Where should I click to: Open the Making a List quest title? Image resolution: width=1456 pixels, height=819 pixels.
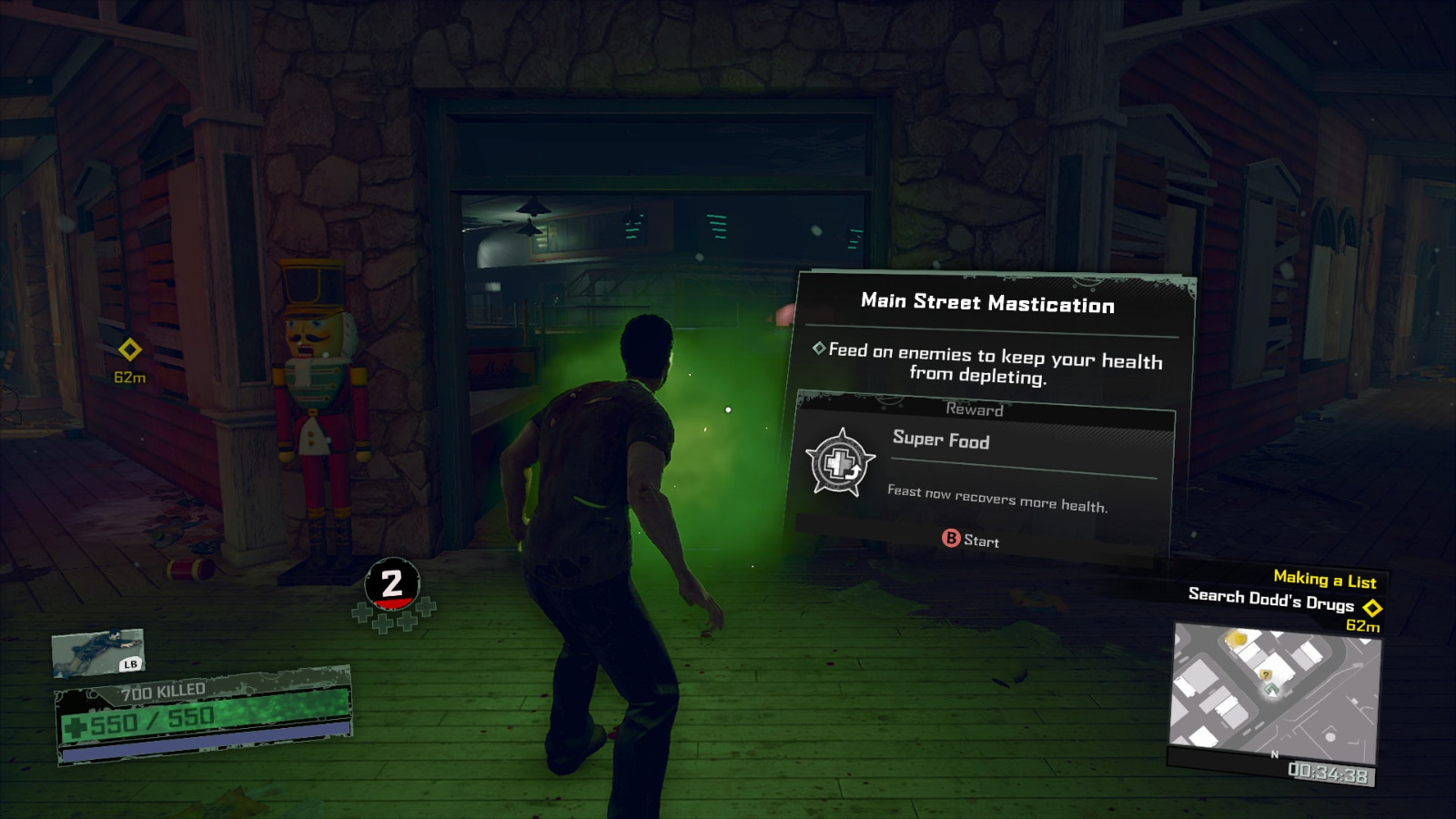1324,580
